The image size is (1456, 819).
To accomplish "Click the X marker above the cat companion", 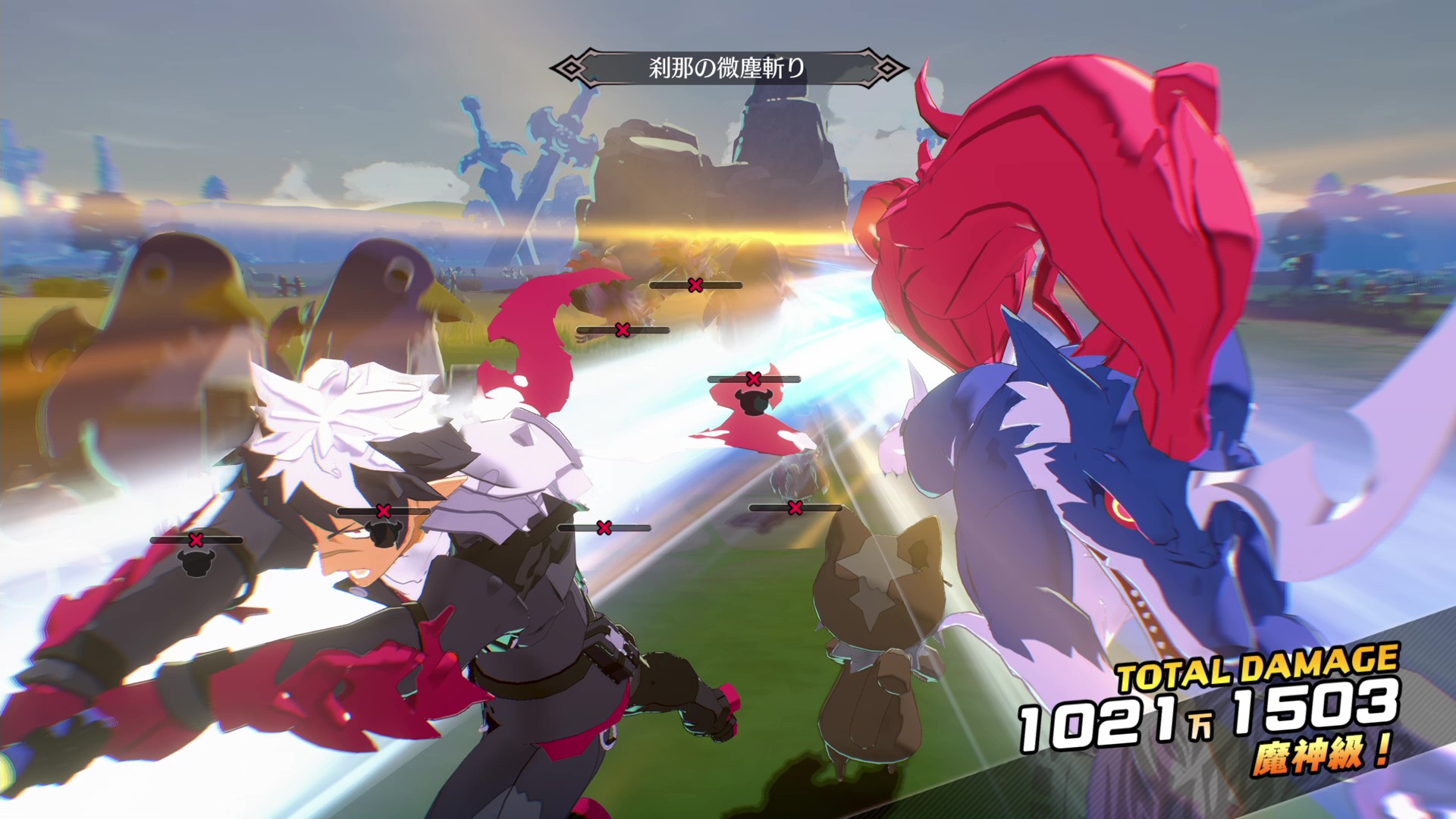I will pyautogui.click(x=795, y=508).
